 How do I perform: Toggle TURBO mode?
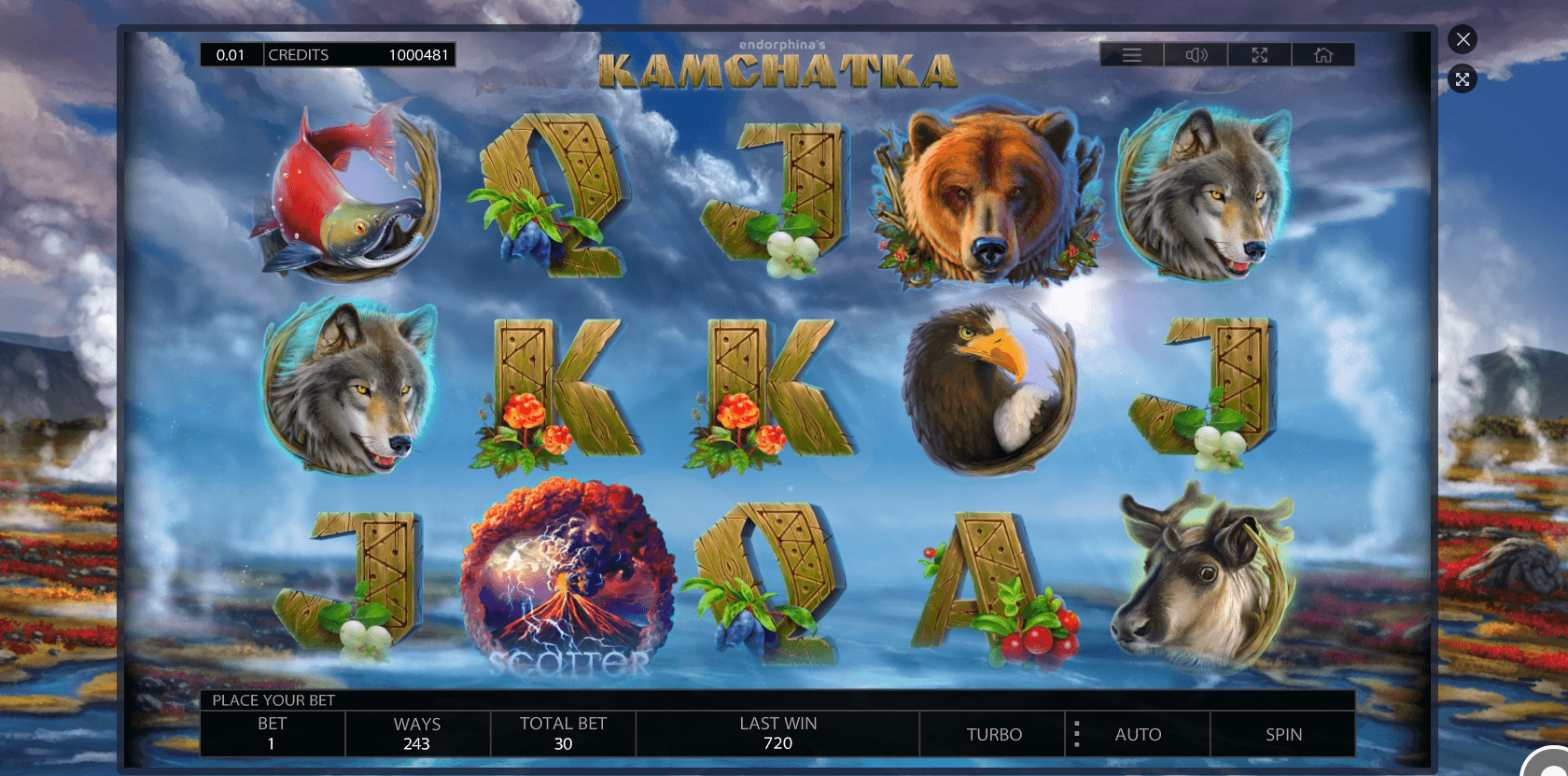pyautogui.click(x=994, y=735)
